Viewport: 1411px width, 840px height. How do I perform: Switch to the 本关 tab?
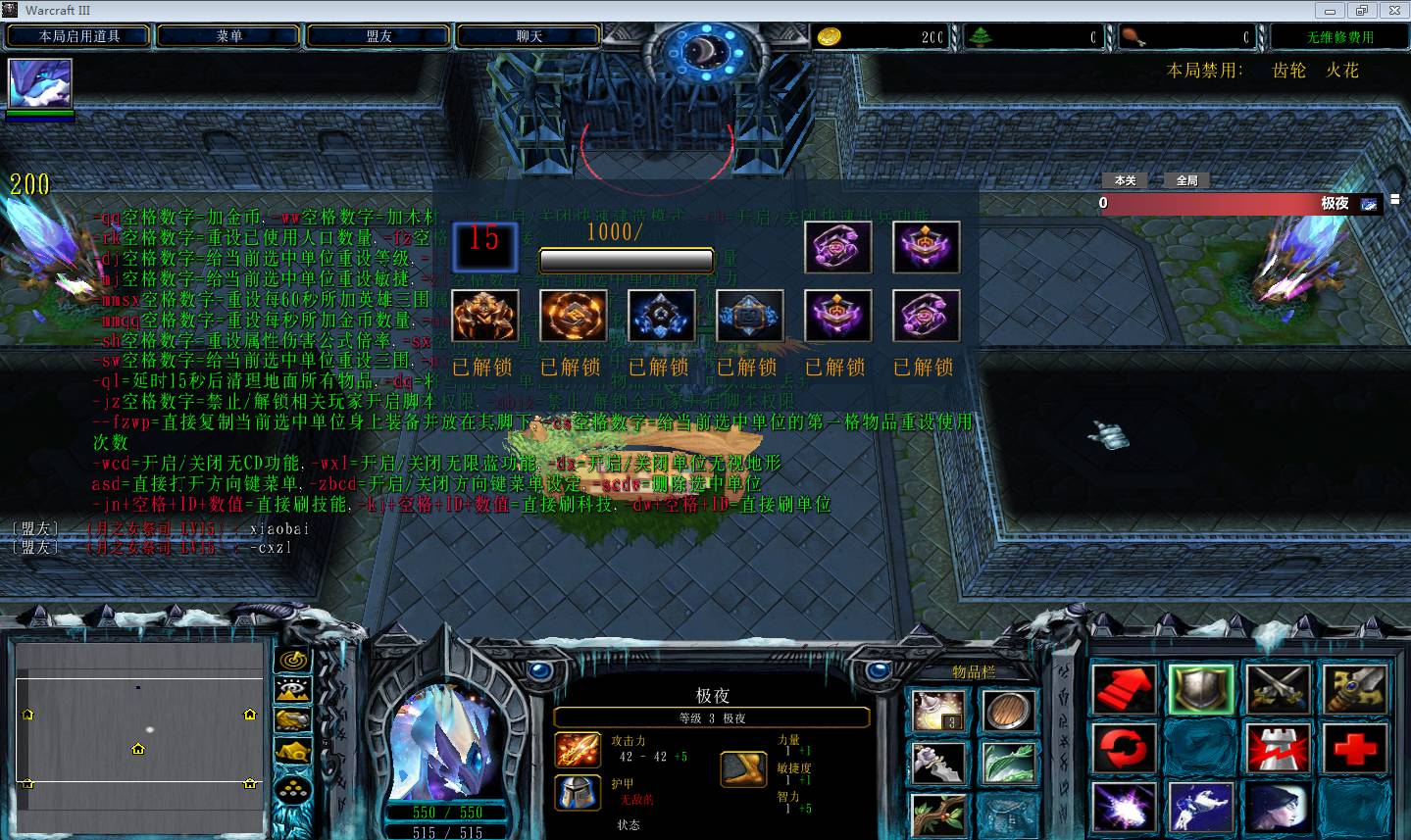[1125, 180]
